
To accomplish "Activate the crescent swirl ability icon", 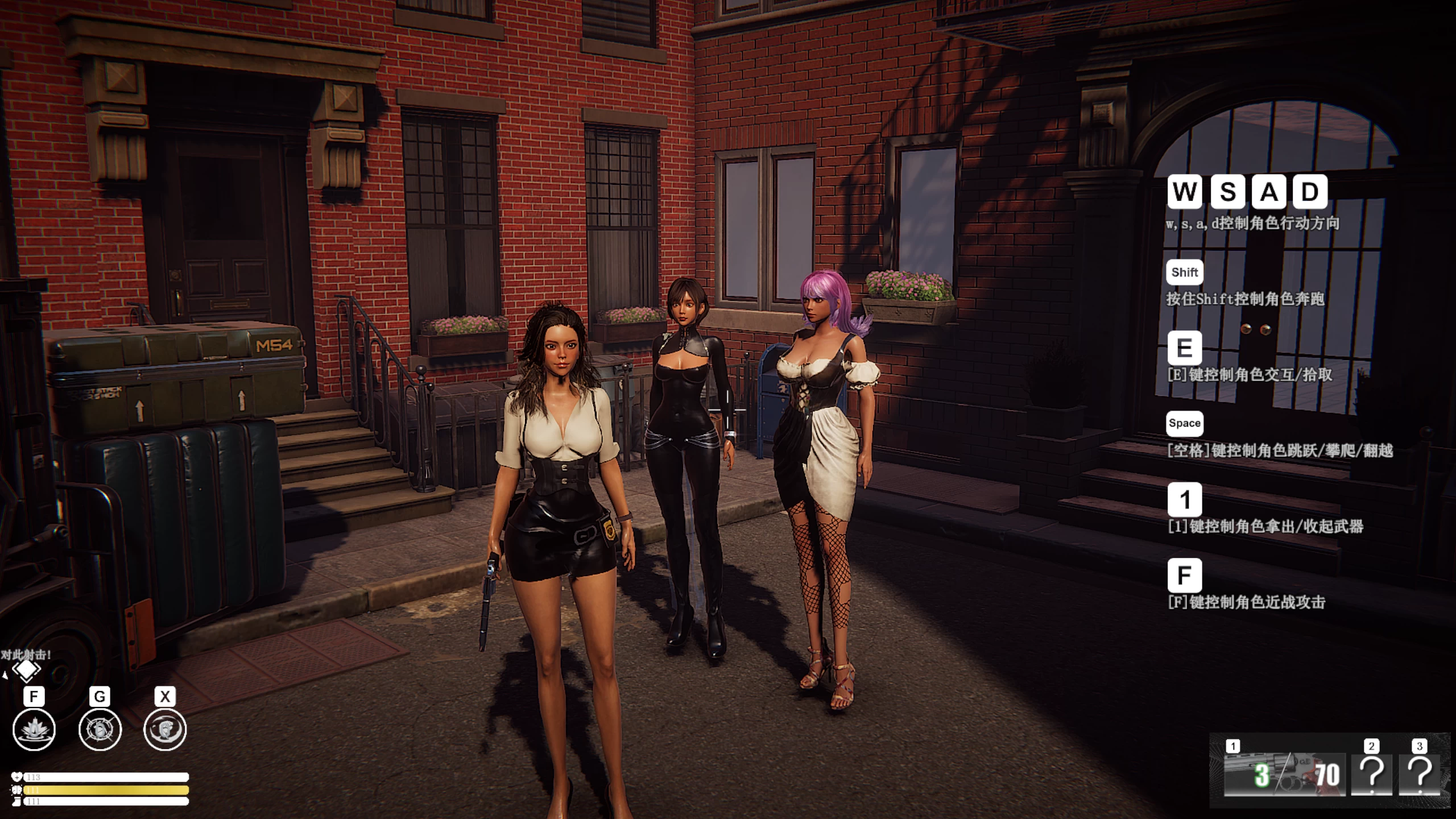I will pos(165,730).
